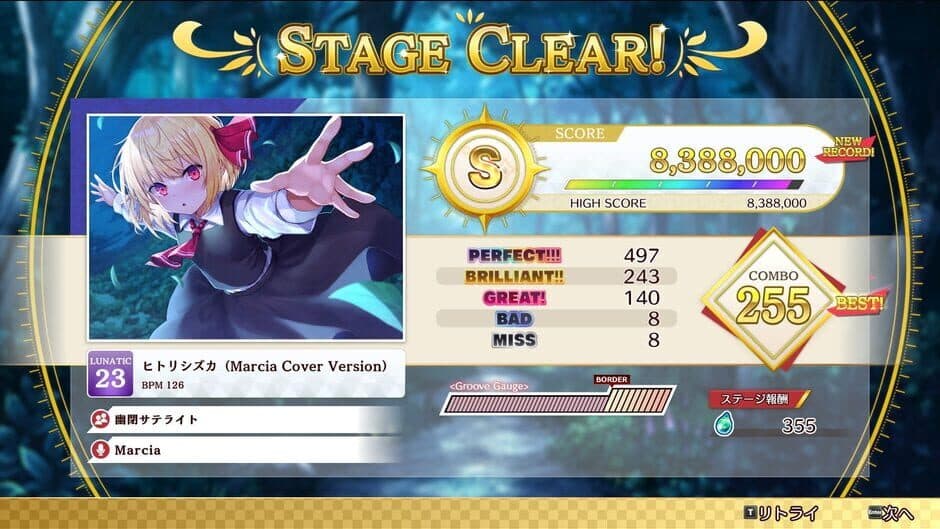Click the song jacket artwork thumbnail
This screenshot has width=940, height=529.
click(246, 228)
